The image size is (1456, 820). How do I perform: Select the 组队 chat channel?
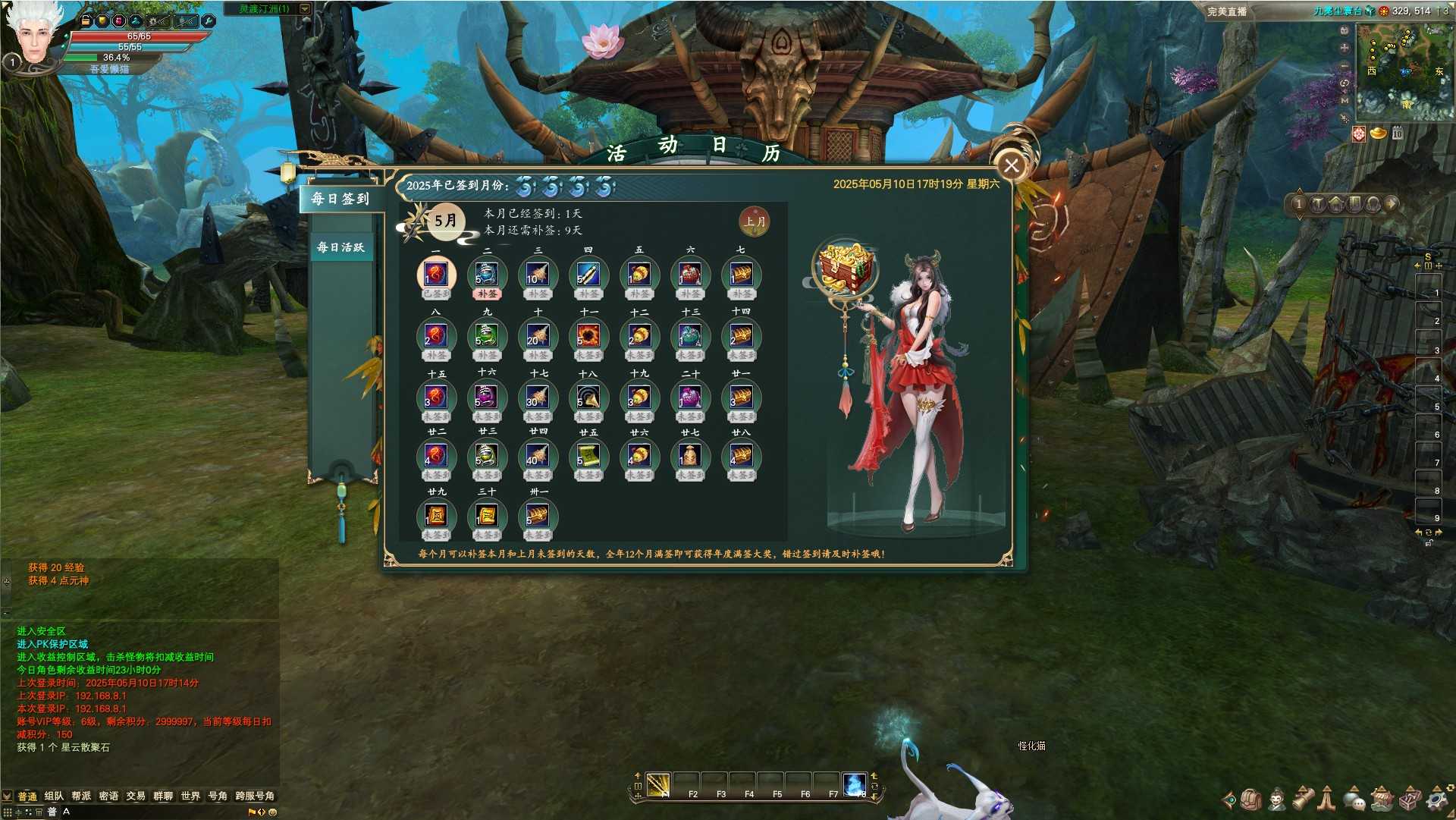click(x=54, y=796)
